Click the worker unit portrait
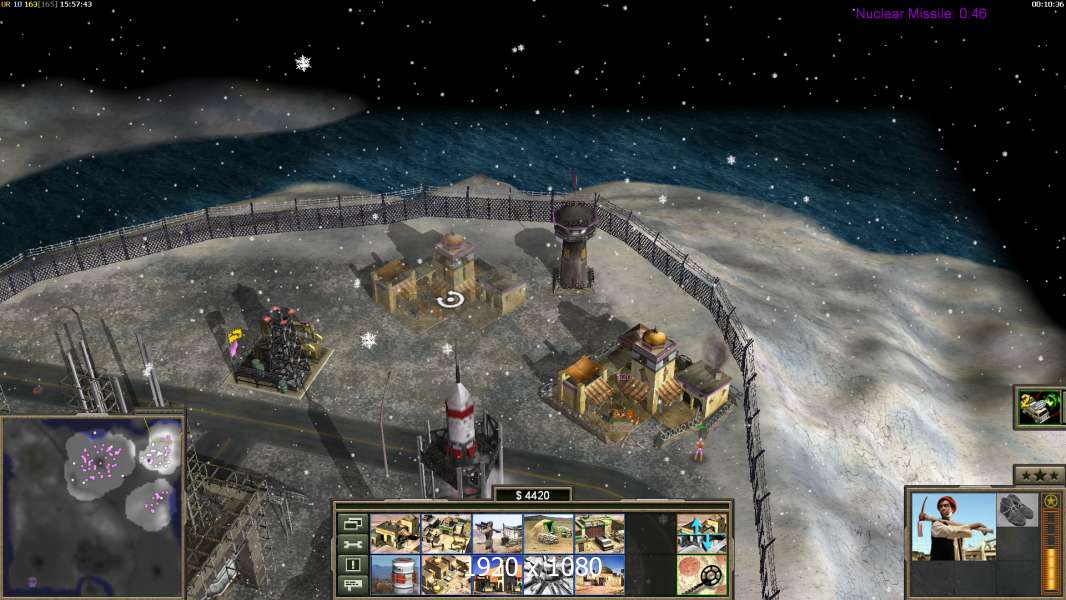Viewport: 1066px width, 600px height. click(x=953, y=526)
